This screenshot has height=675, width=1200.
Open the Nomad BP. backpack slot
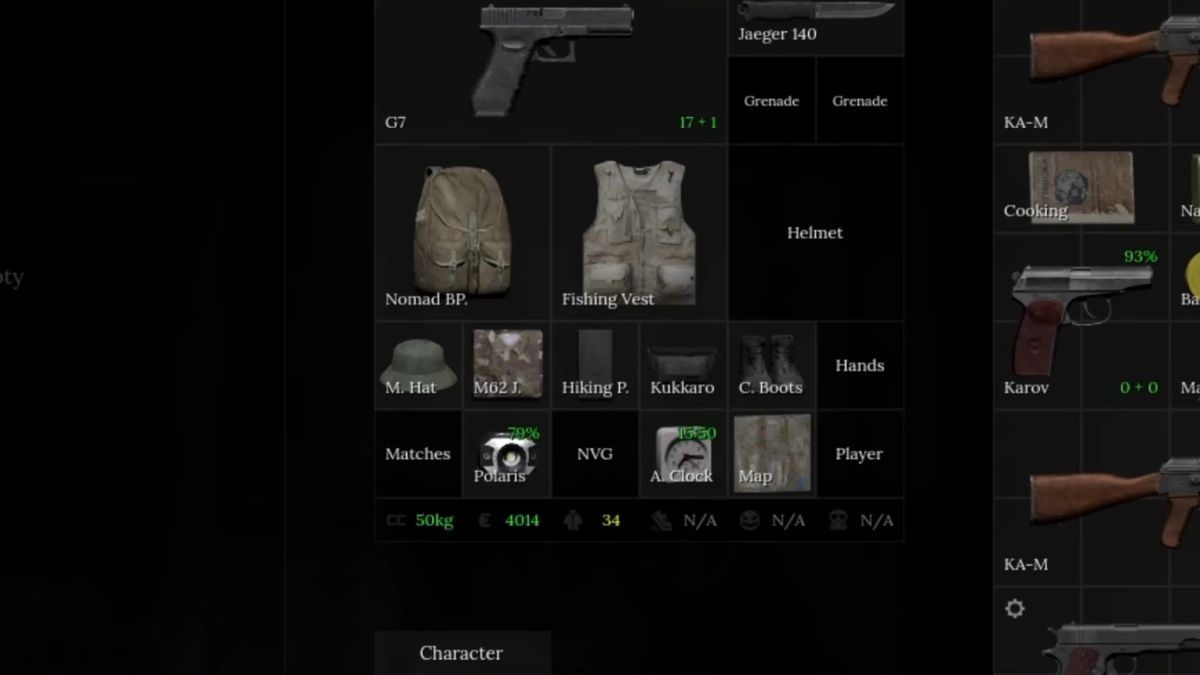462,233
